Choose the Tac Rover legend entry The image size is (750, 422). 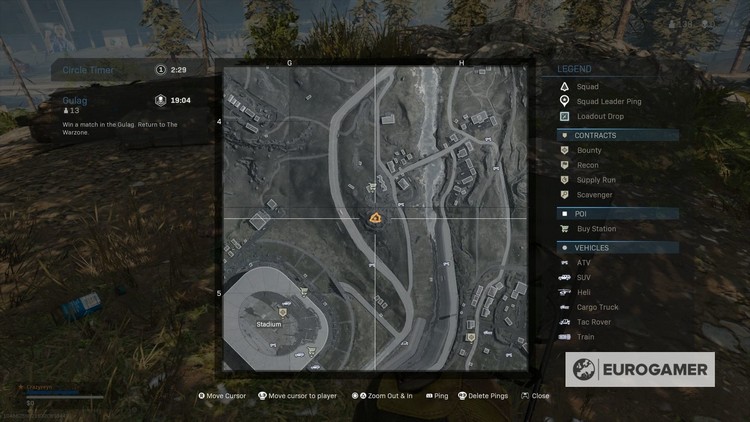594,322
